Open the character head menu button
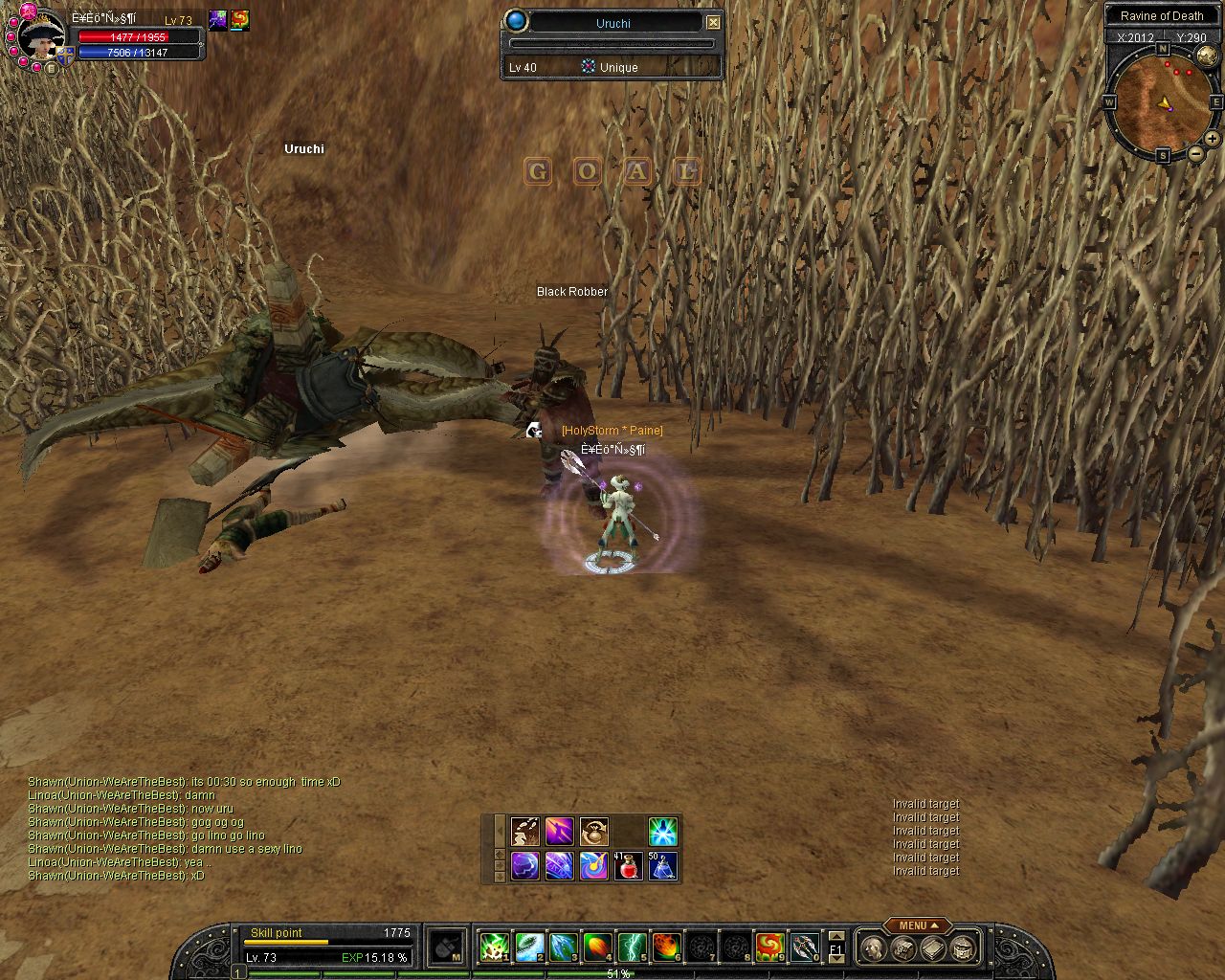The image size is (1225, 980). pyautogui.click(x=873, y=948)
